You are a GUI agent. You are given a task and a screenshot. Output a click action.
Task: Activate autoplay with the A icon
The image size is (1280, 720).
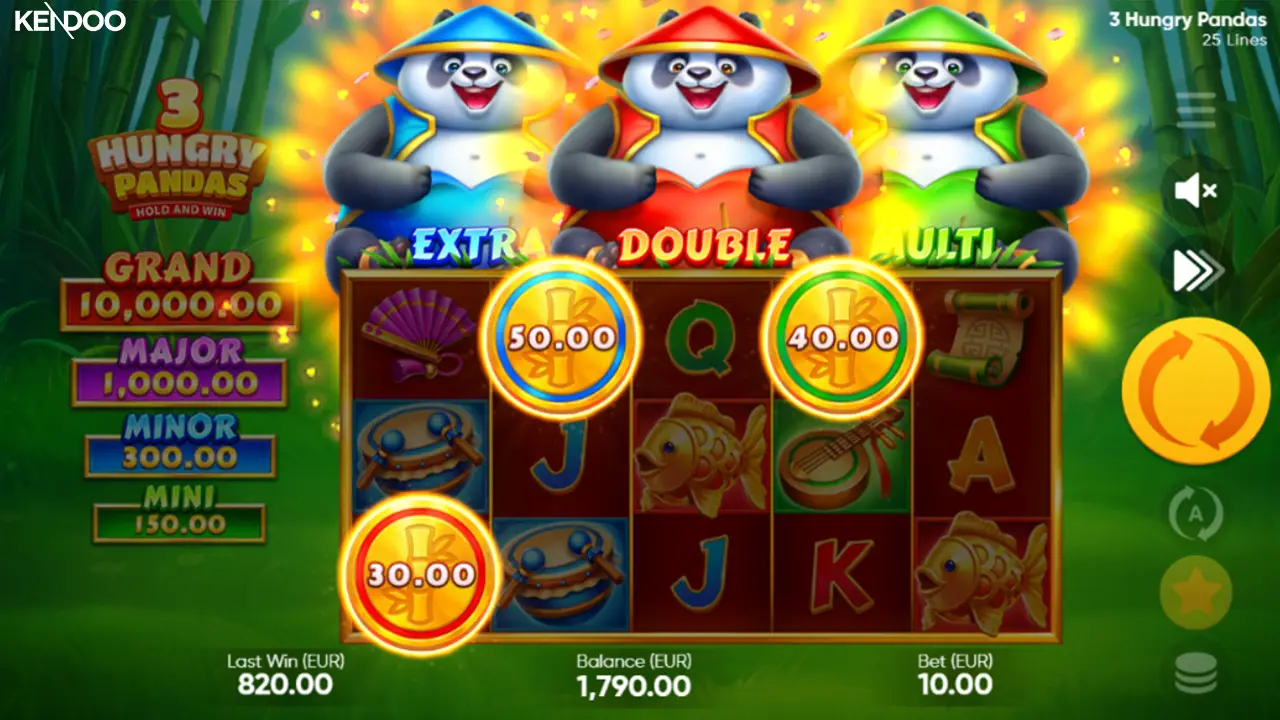coord(1196,513)
